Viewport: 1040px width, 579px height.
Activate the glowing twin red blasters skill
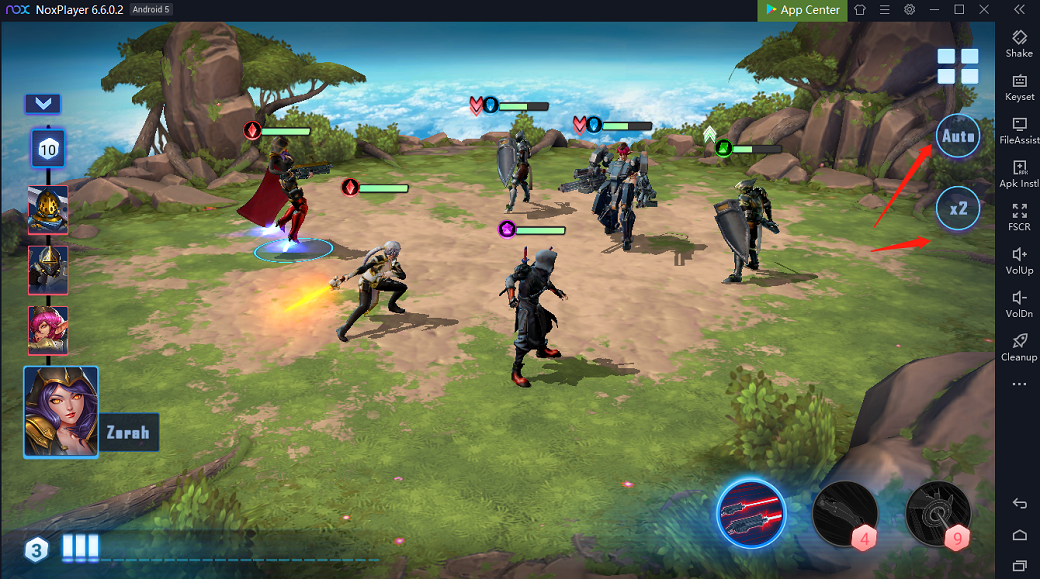tap(751, 513)
